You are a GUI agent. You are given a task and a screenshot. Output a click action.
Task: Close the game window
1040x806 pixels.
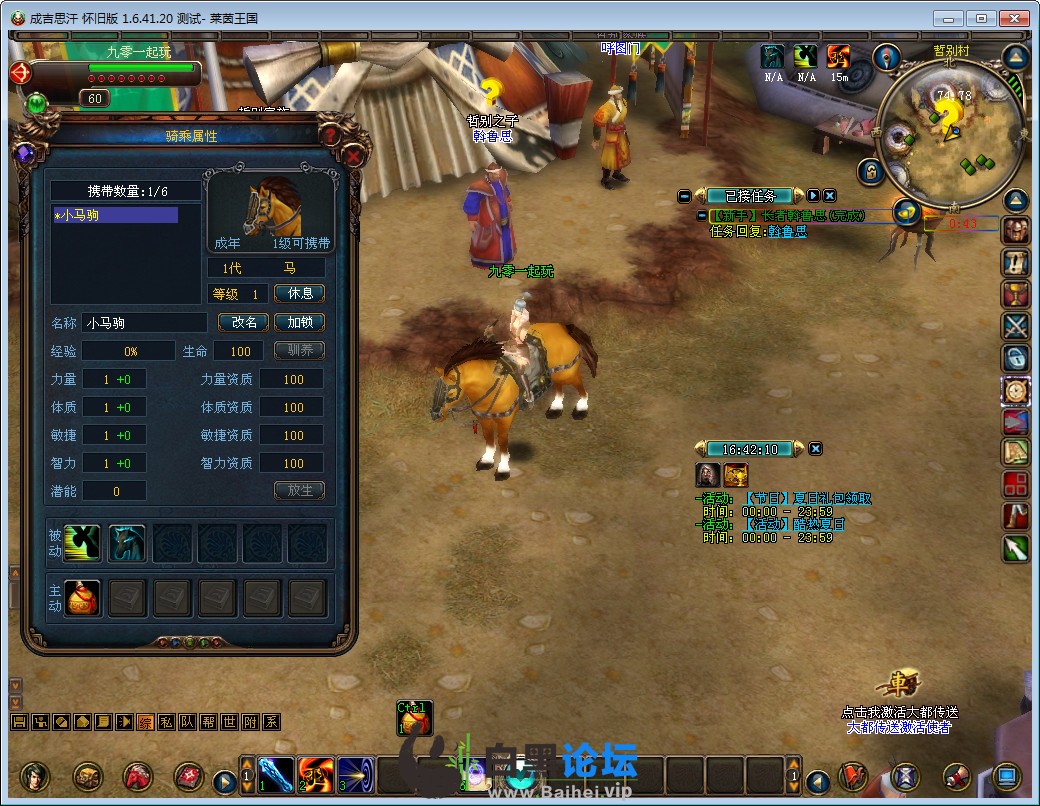1014,18
